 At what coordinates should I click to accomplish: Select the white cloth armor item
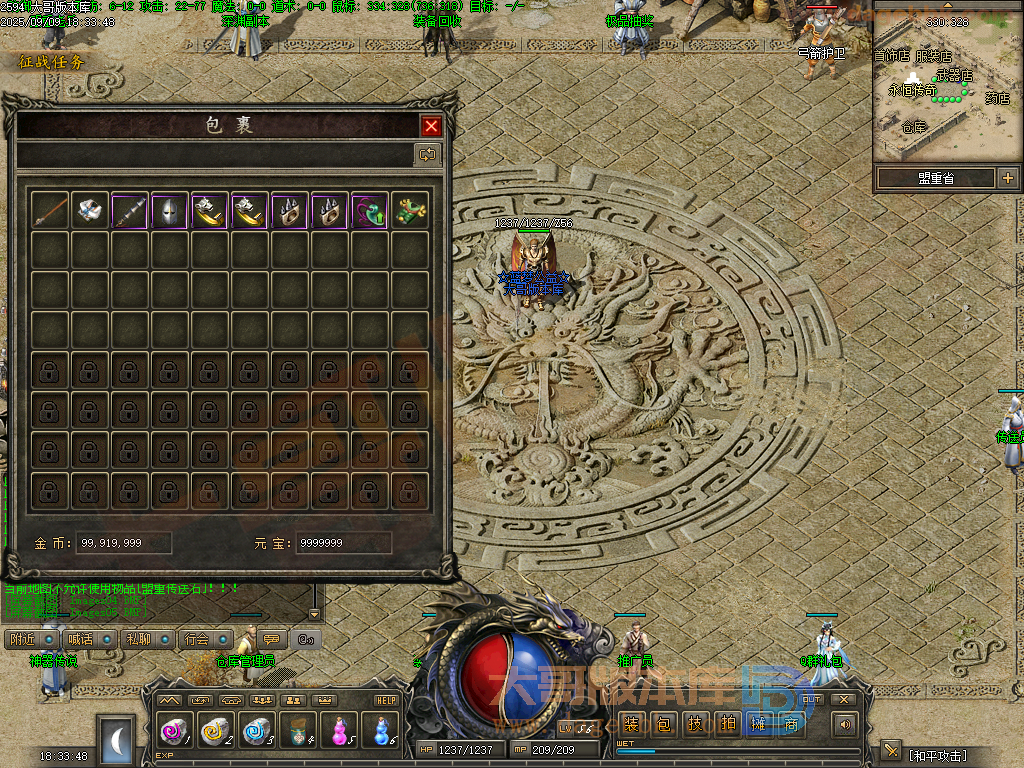point(90,210)
